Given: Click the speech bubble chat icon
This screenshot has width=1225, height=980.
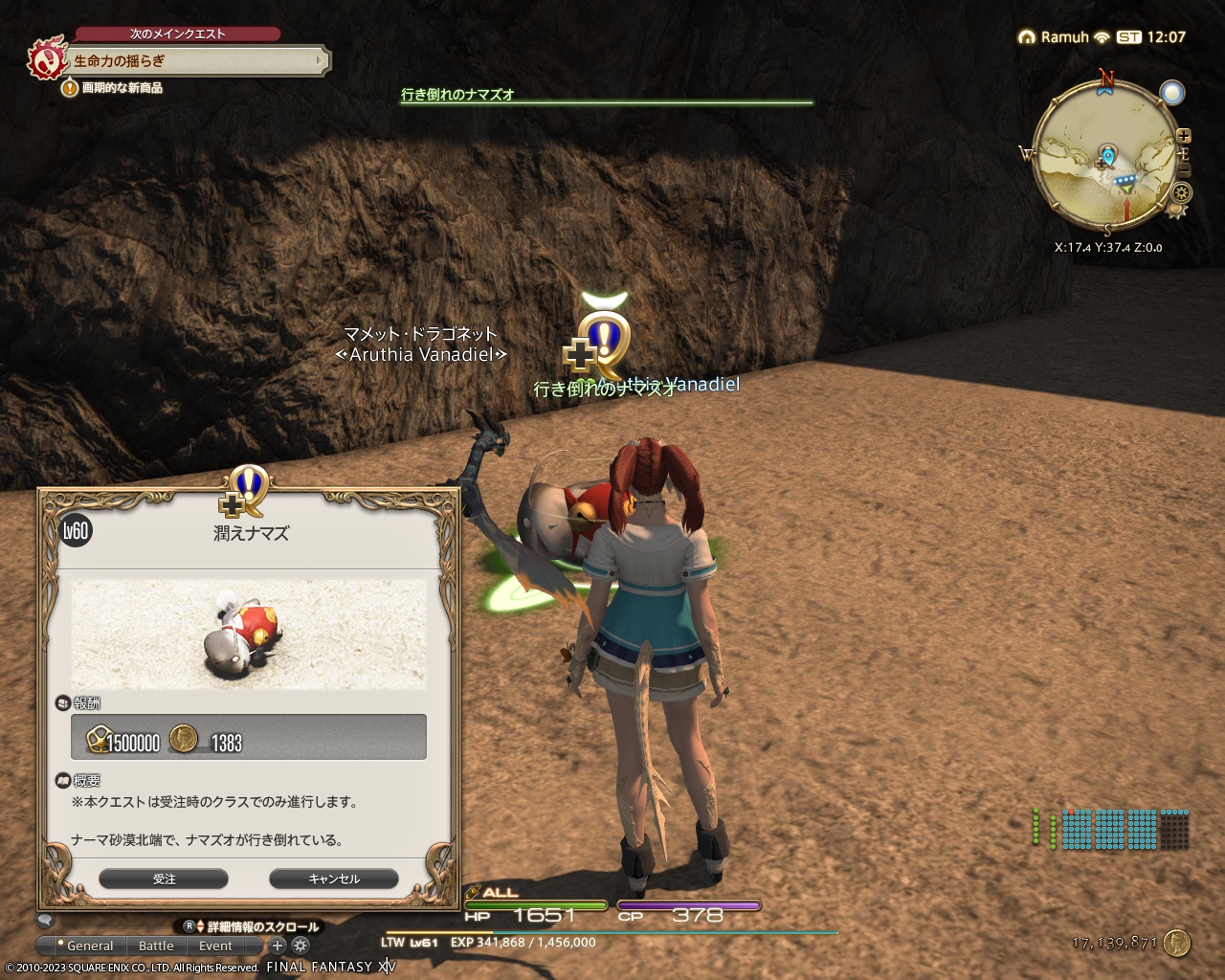Looking at the screenshot, I should tap(44, 923).
